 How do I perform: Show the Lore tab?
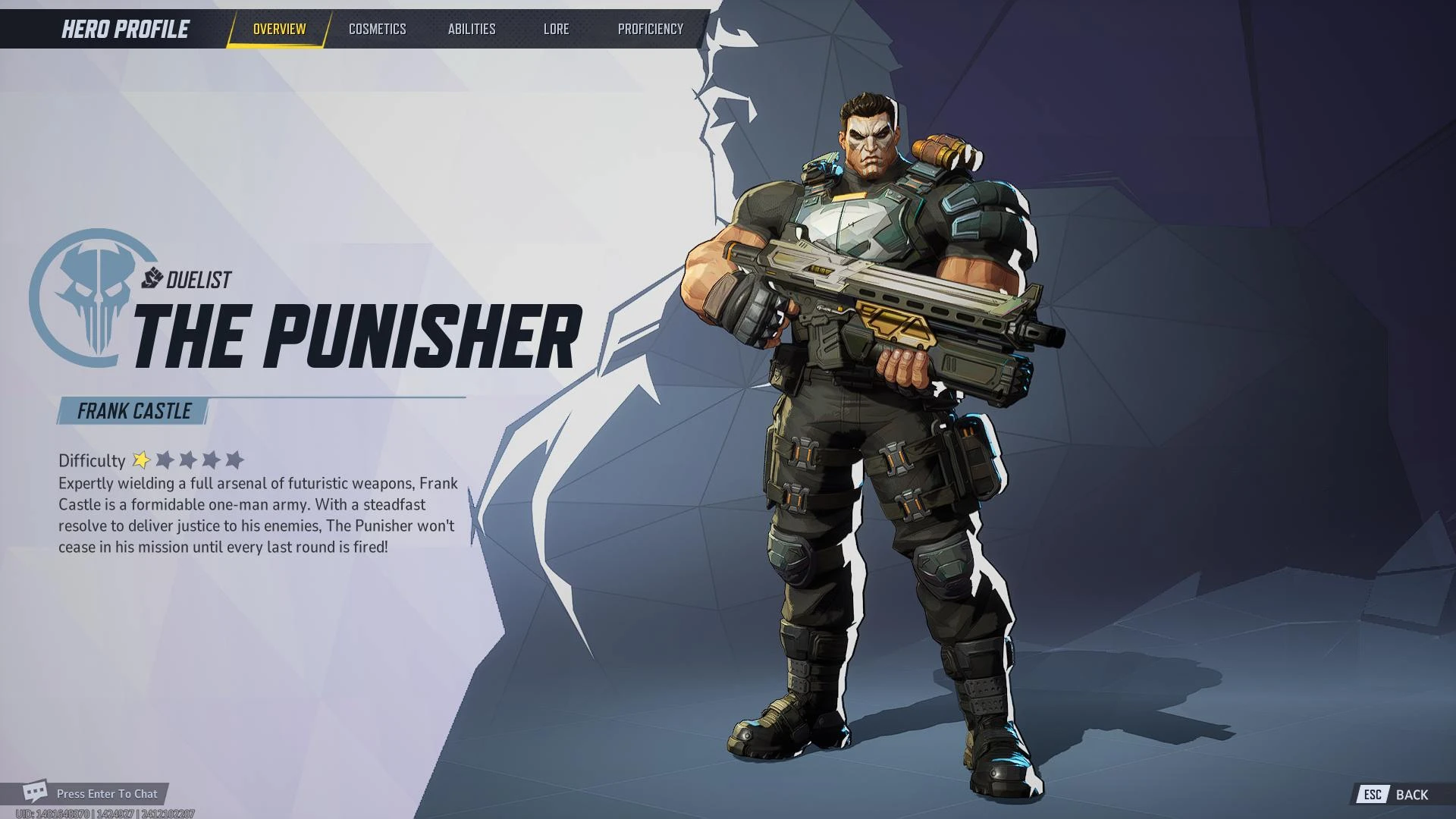coord(556,29)
